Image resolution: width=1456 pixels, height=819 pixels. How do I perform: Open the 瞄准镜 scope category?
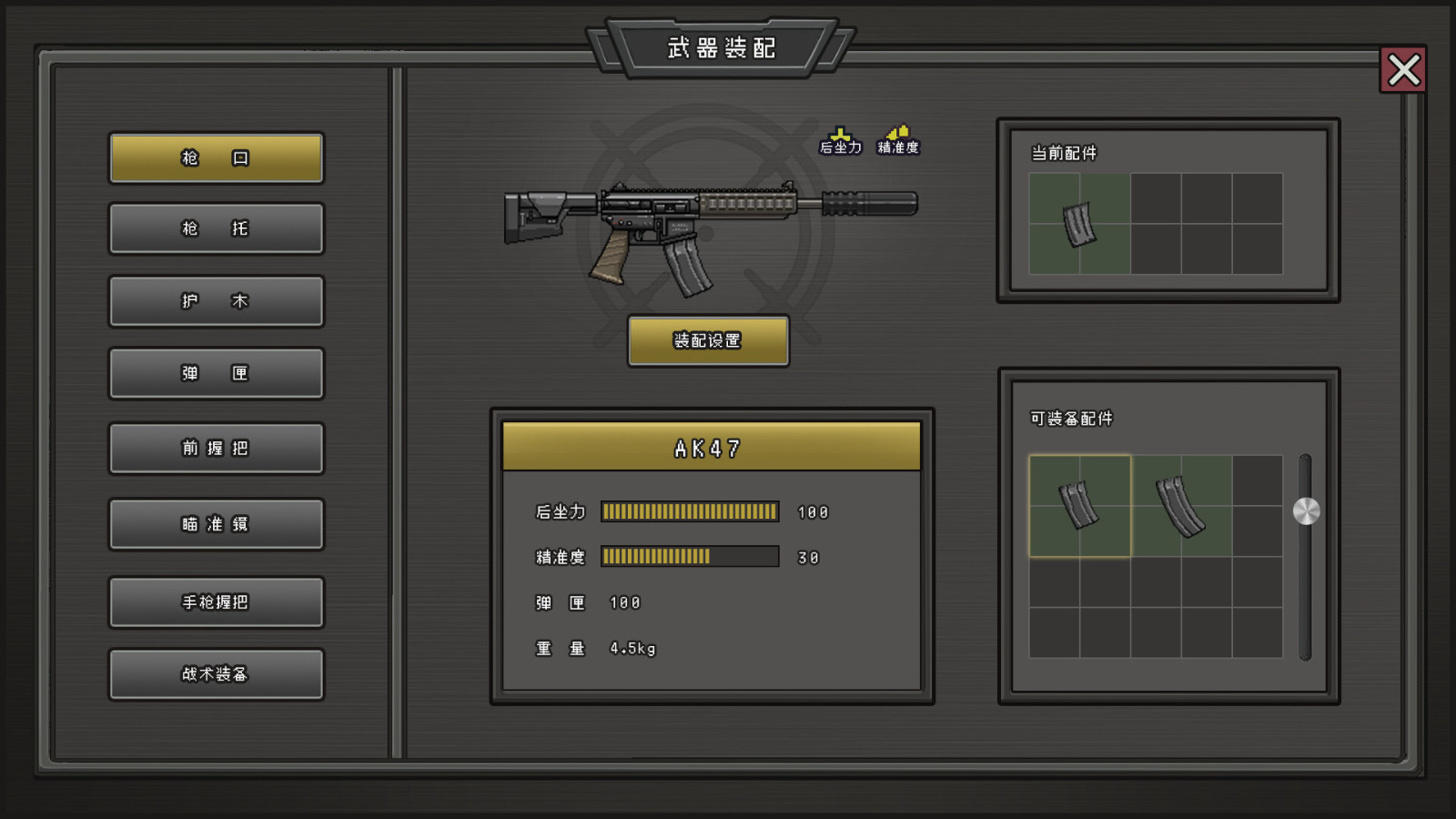tap(216, 523)
